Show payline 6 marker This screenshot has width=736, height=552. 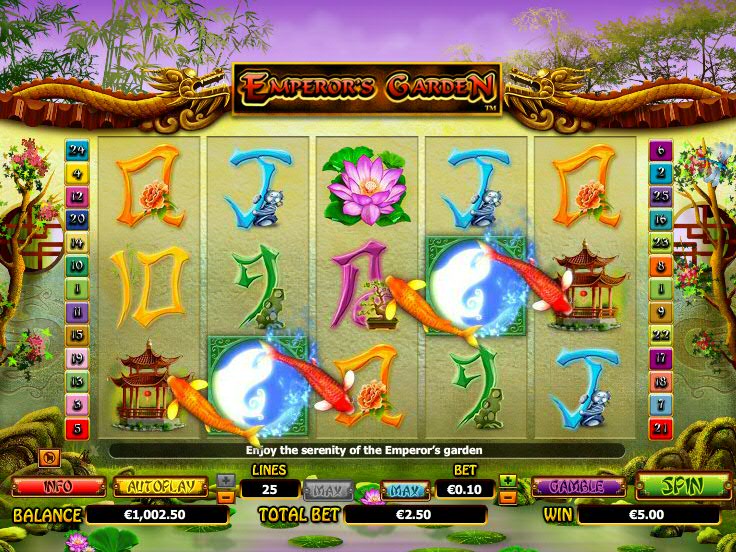[x=659, y=151]
